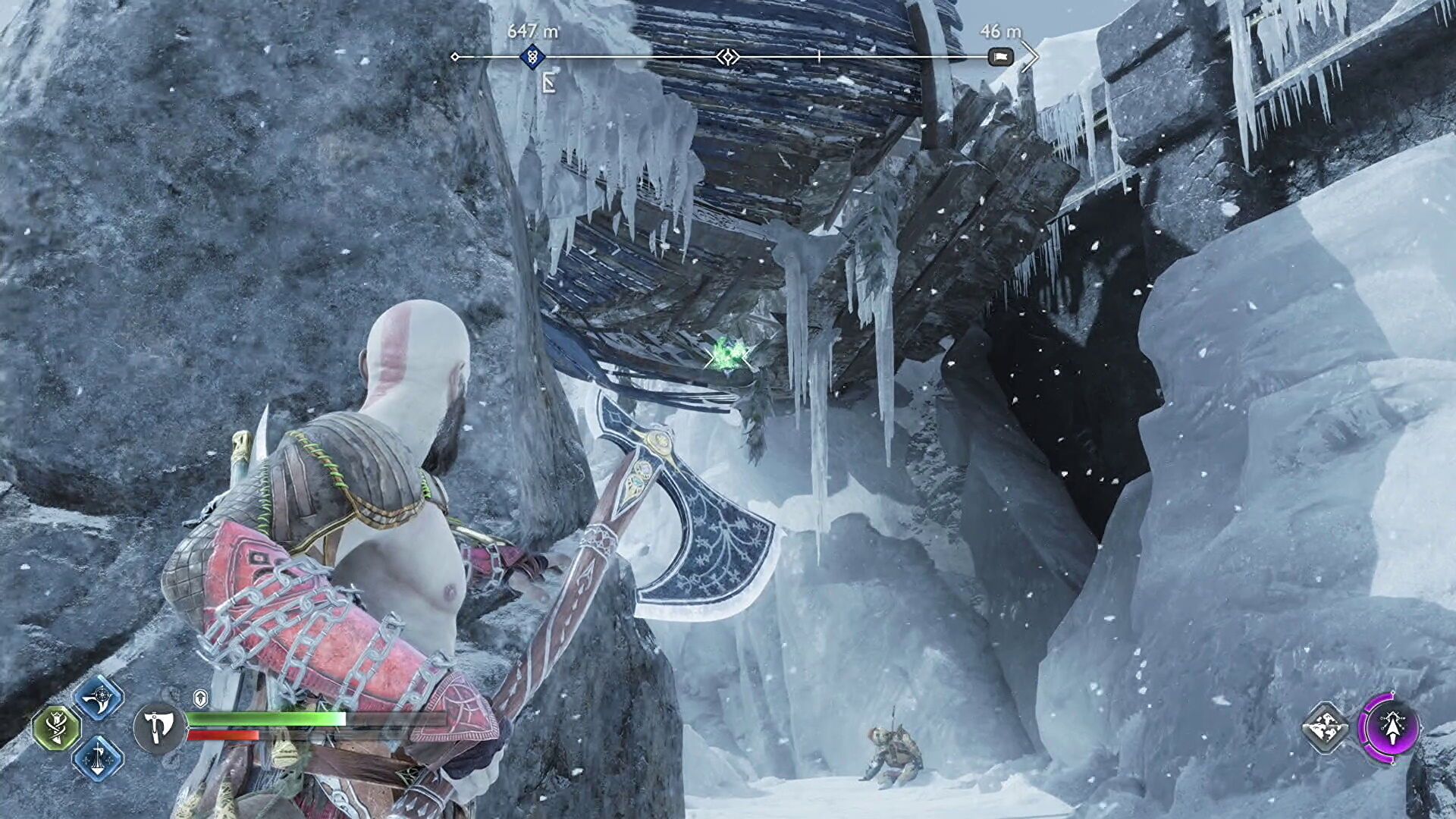Select the 647 m distance label
The height and width of the screenshot is (819, 1456).
coord(532,31)
